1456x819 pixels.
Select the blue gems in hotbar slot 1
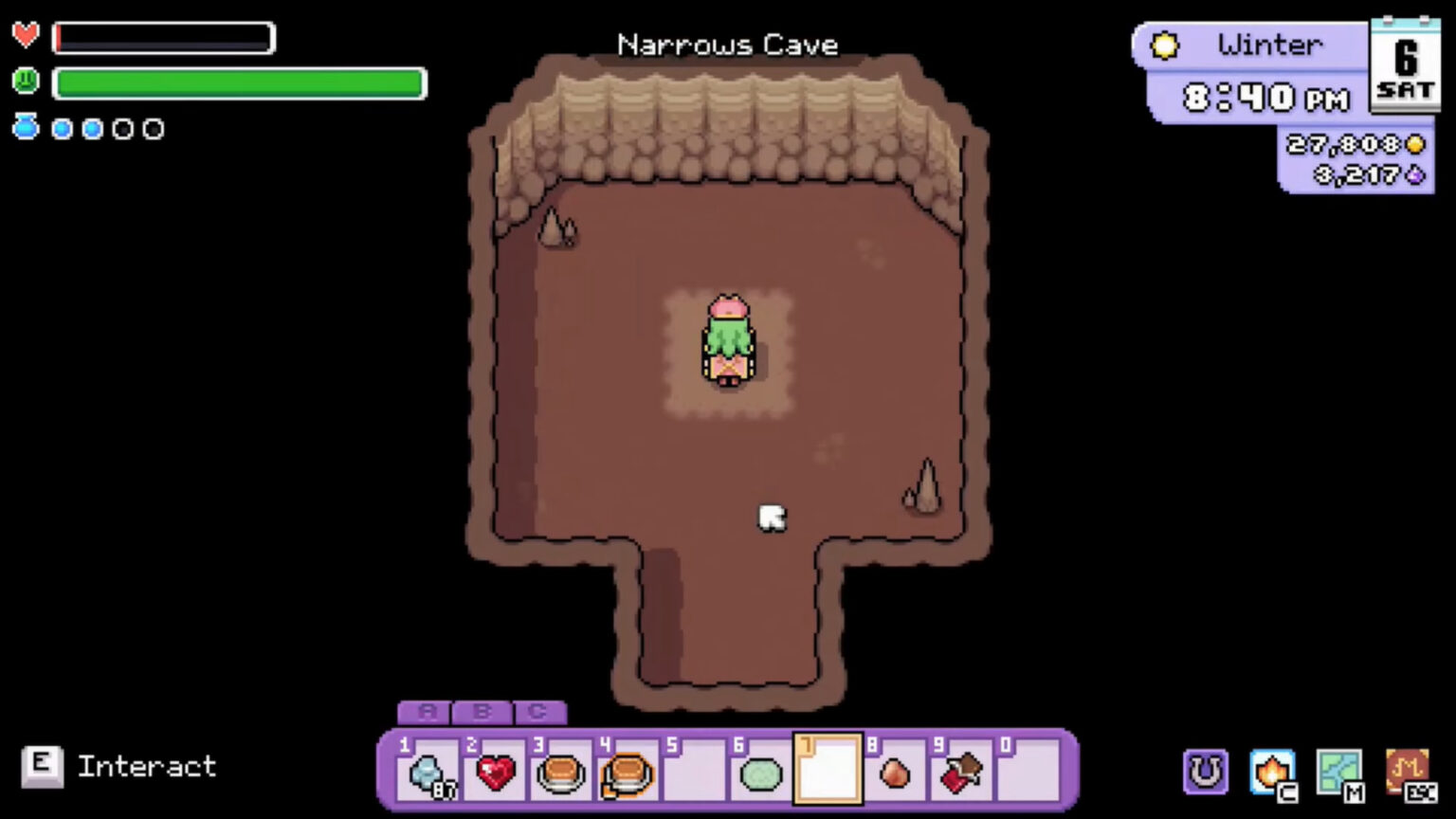(427, 774)
